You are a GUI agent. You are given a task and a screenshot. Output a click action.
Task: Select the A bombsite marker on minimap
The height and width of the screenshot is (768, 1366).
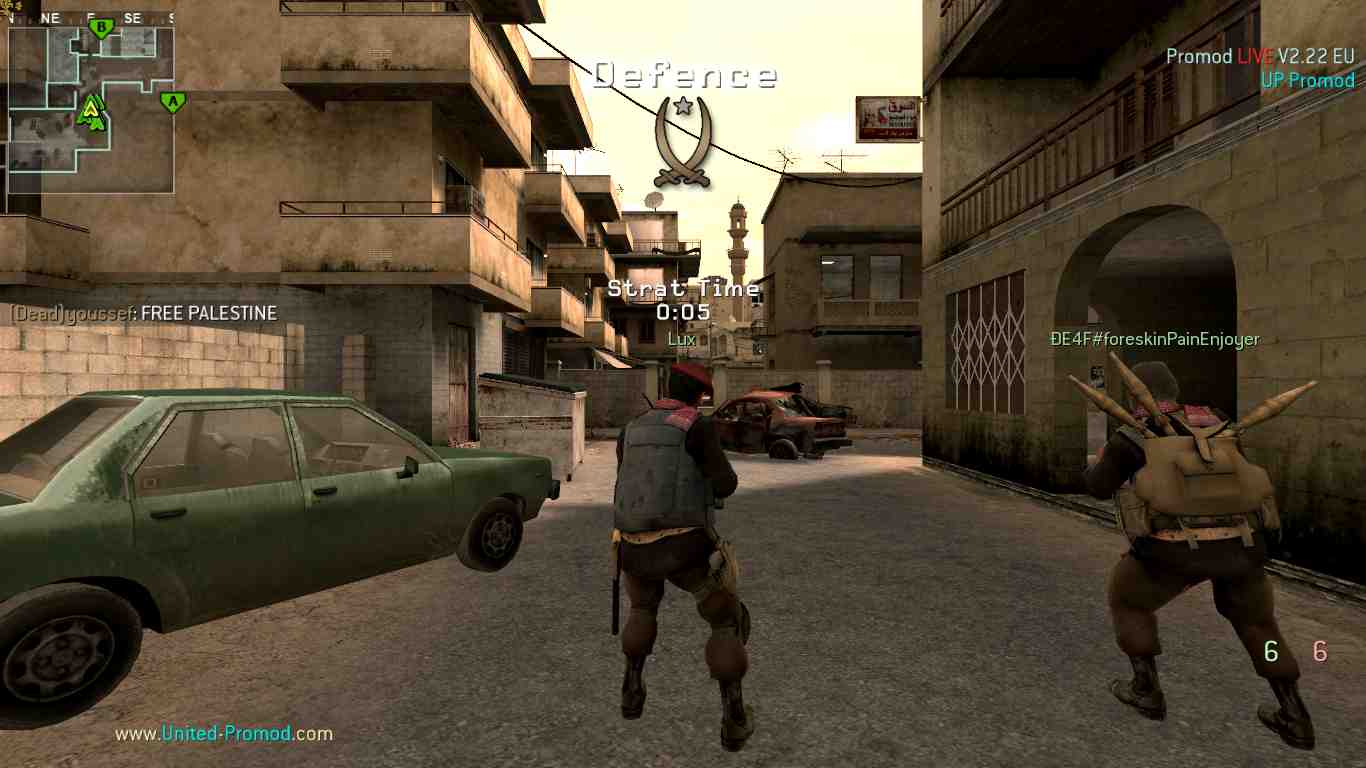173,101
